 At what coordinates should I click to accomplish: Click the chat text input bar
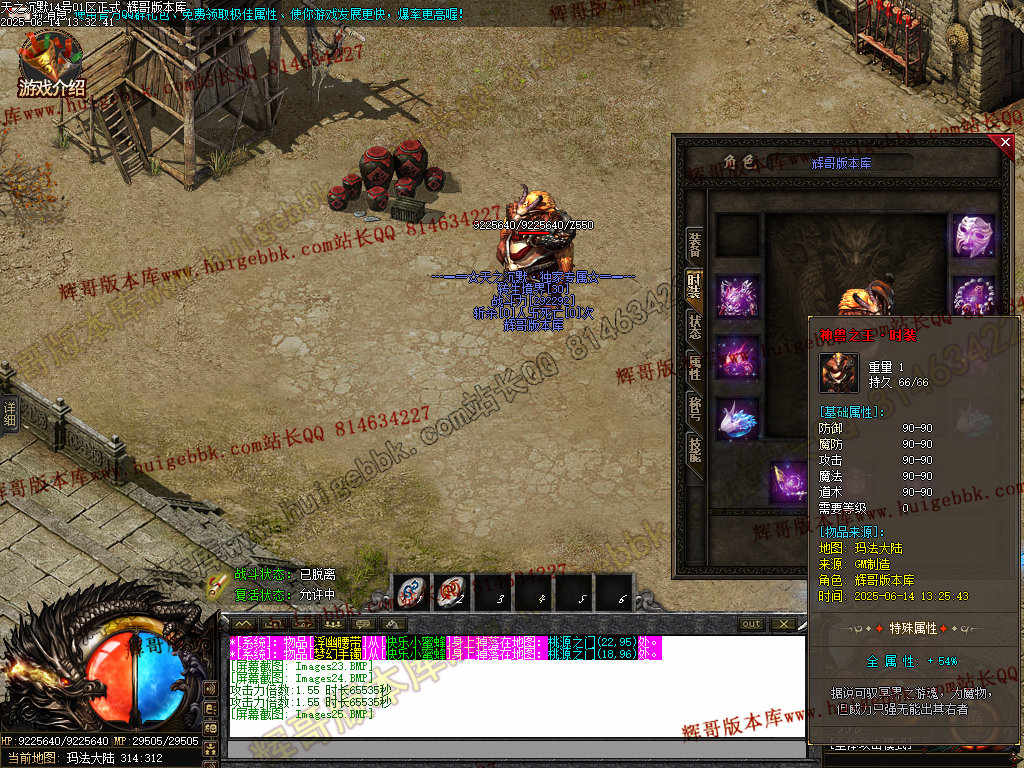click(x=515, y=750)
